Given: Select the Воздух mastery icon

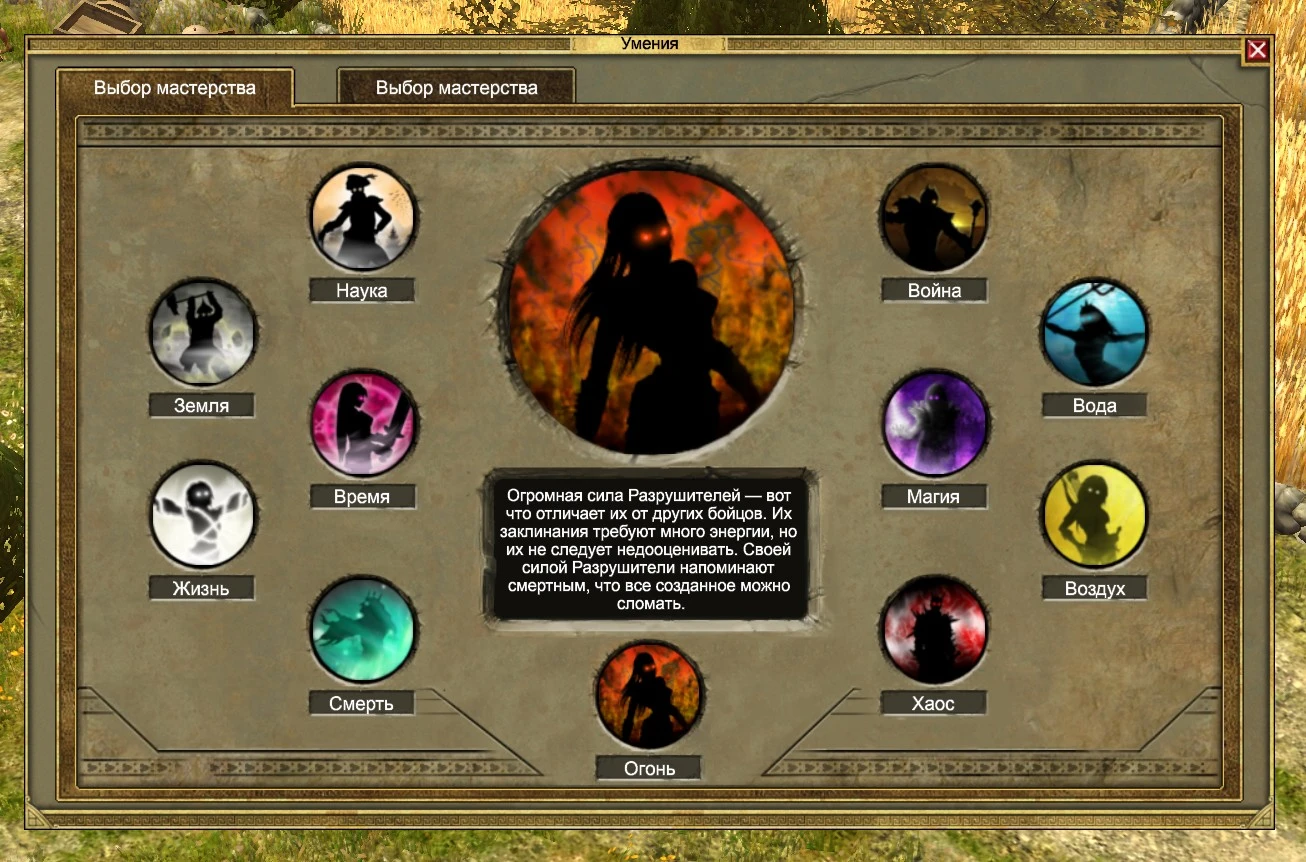Looking at the screenshot, I should [1093, 514].
